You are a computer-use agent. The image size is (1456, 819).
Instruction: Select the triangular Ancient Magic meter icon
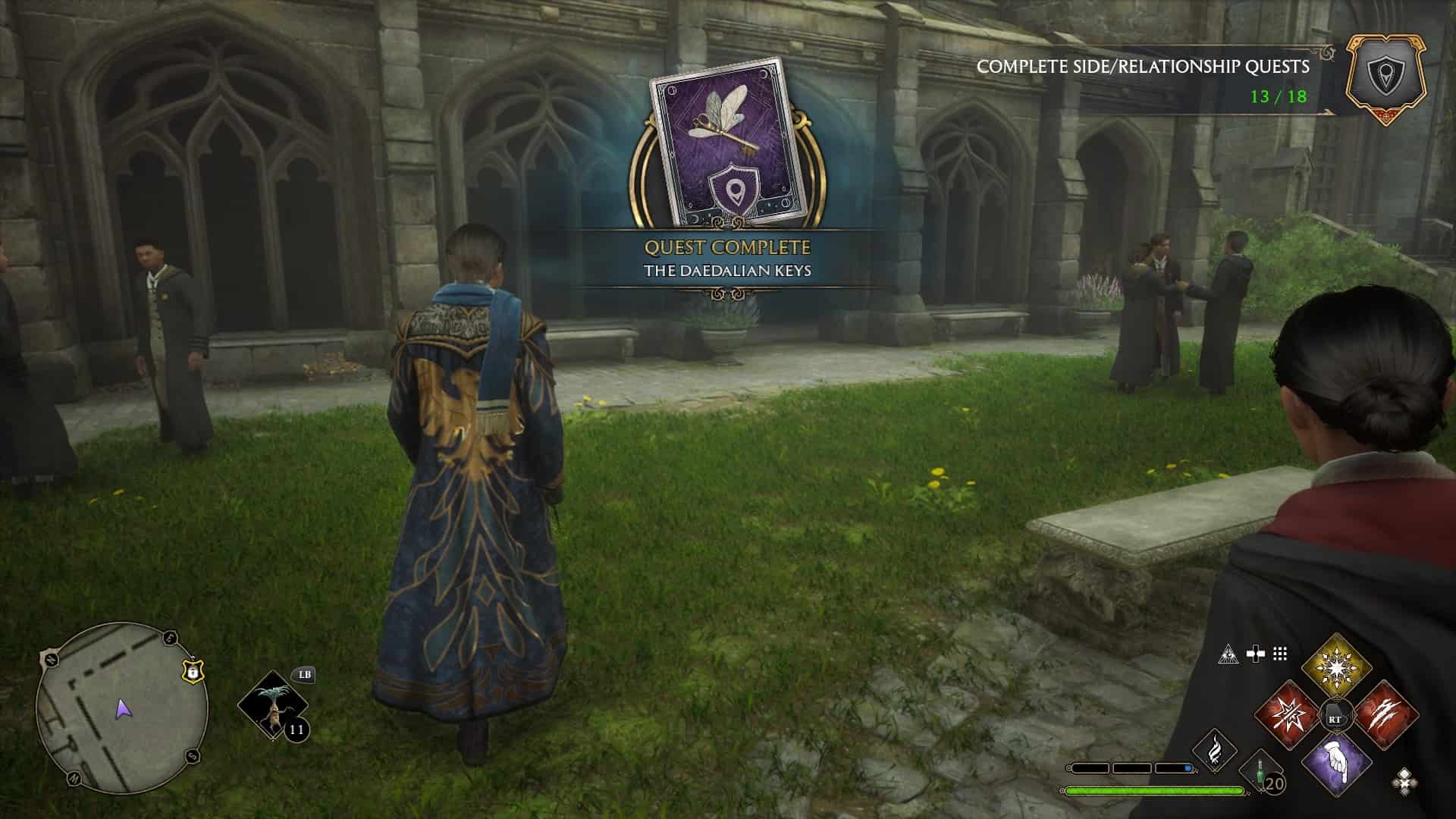1228,654
